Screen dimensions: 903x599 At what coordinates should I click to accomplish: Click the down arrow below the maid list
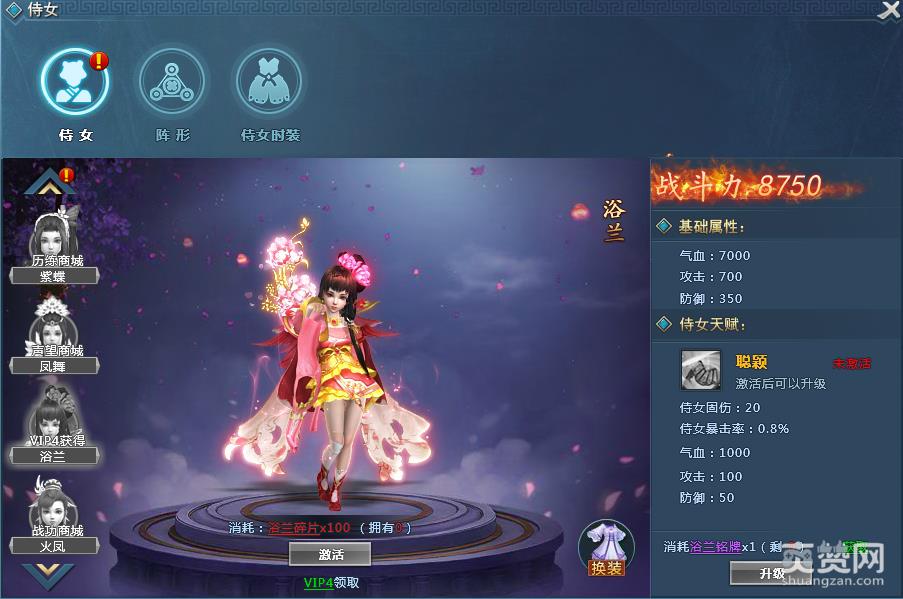point(50,574)
